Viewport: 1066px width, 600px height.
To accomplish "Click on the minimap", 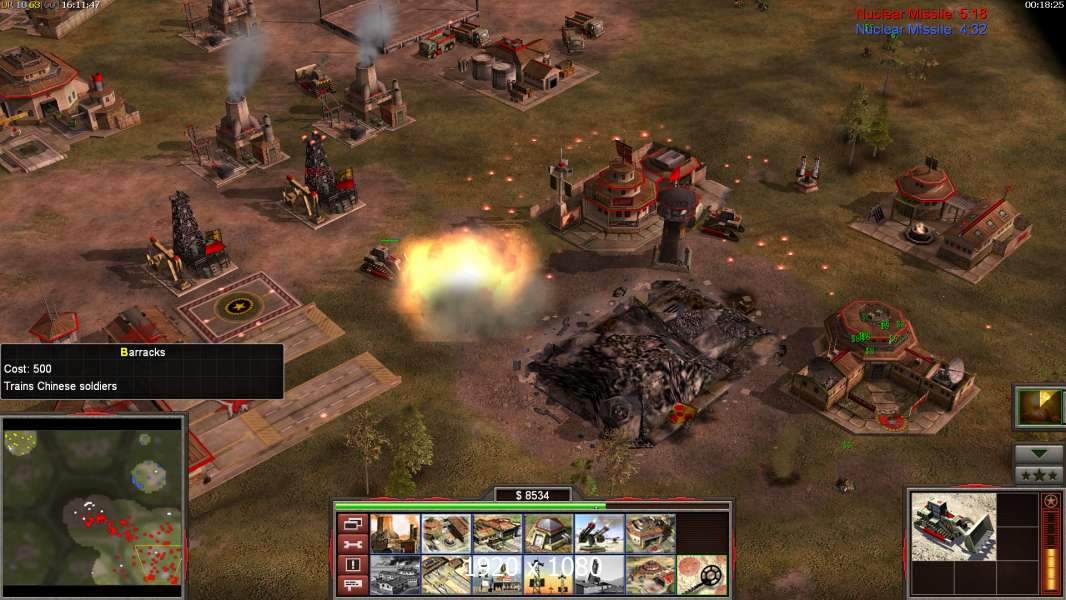I will (93, 502).
